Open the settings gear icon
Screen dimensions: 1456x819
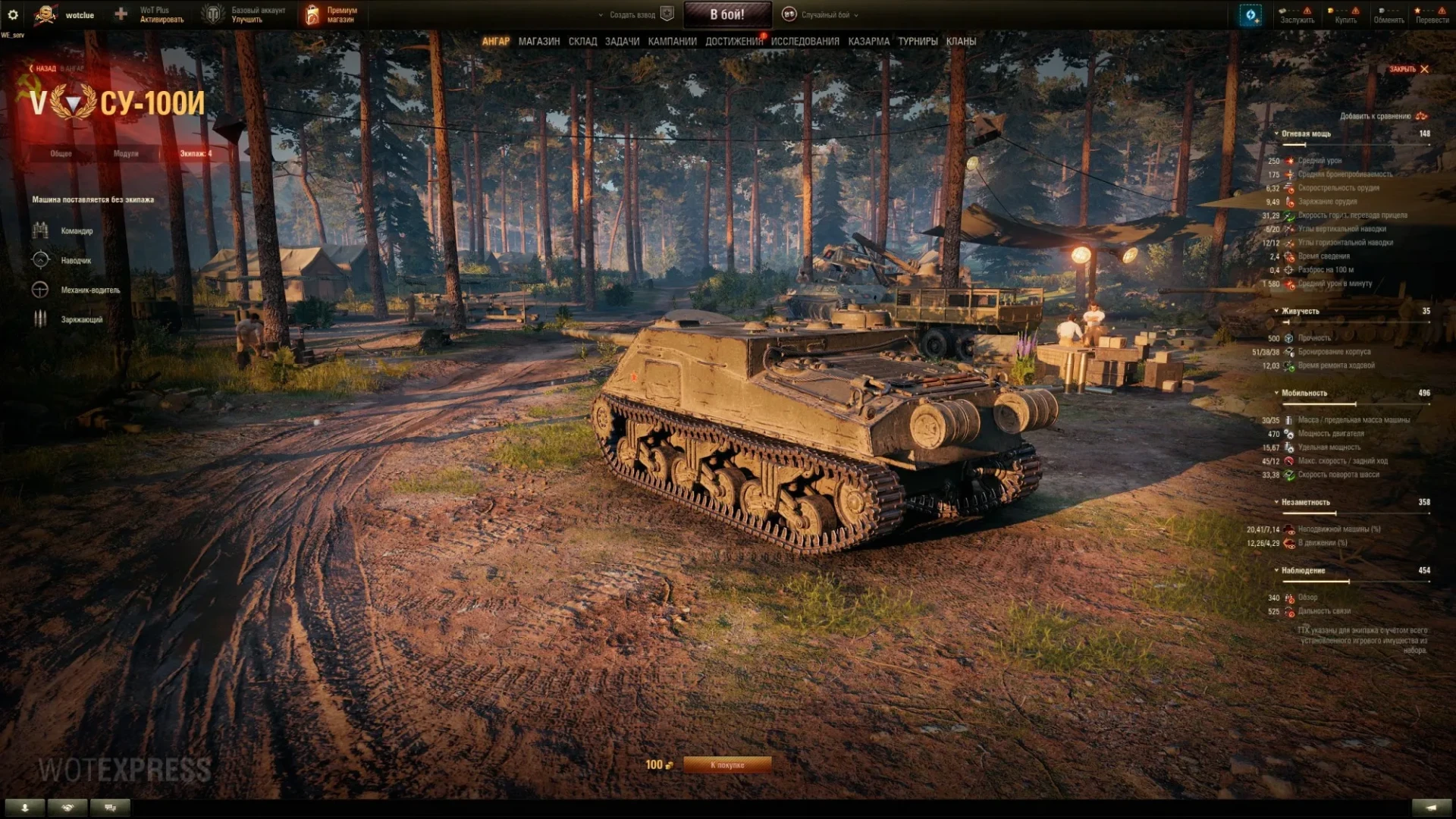click(13, 14)
